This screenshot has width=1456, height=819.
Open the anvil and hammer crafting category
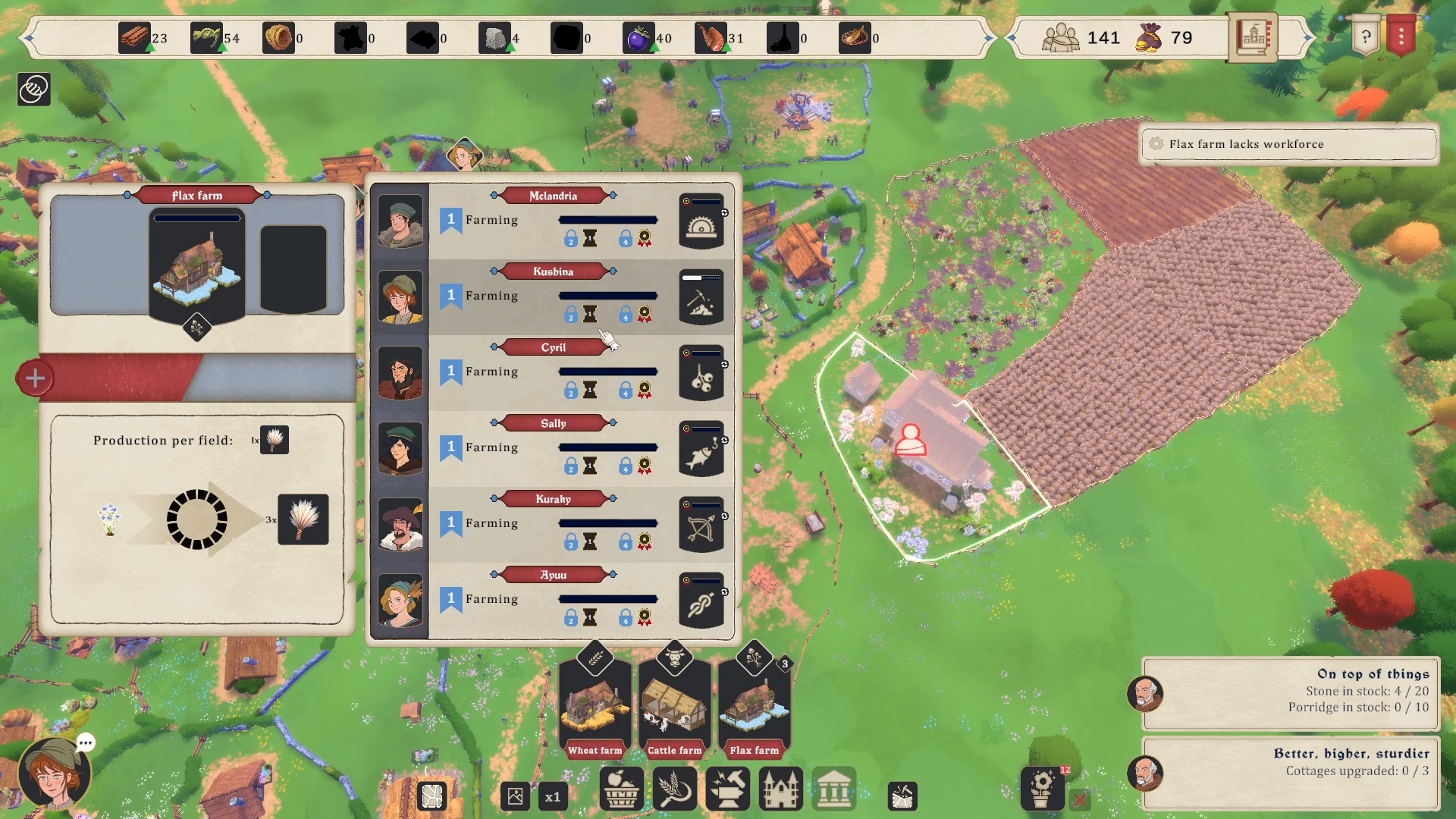click(728, 789)
